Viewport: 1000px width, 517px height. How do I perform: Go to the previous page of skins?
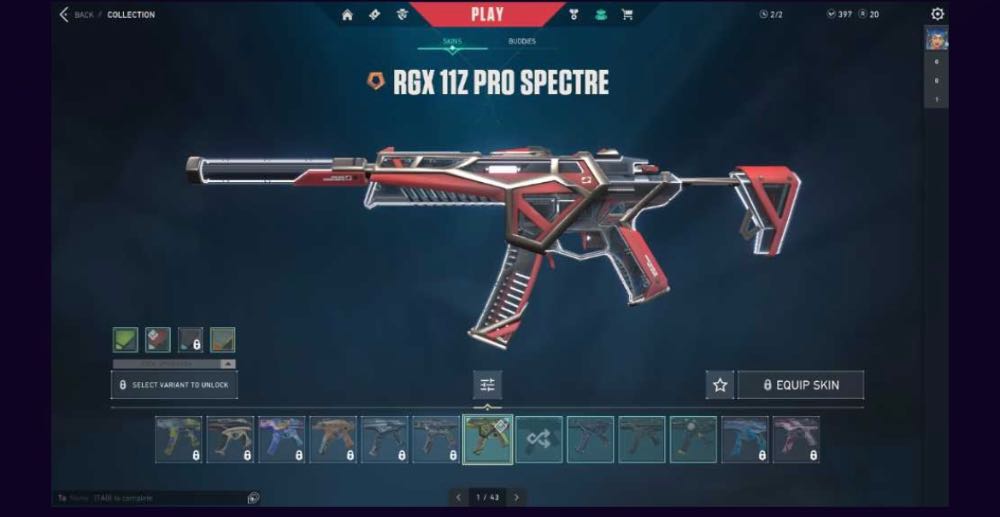458,497
